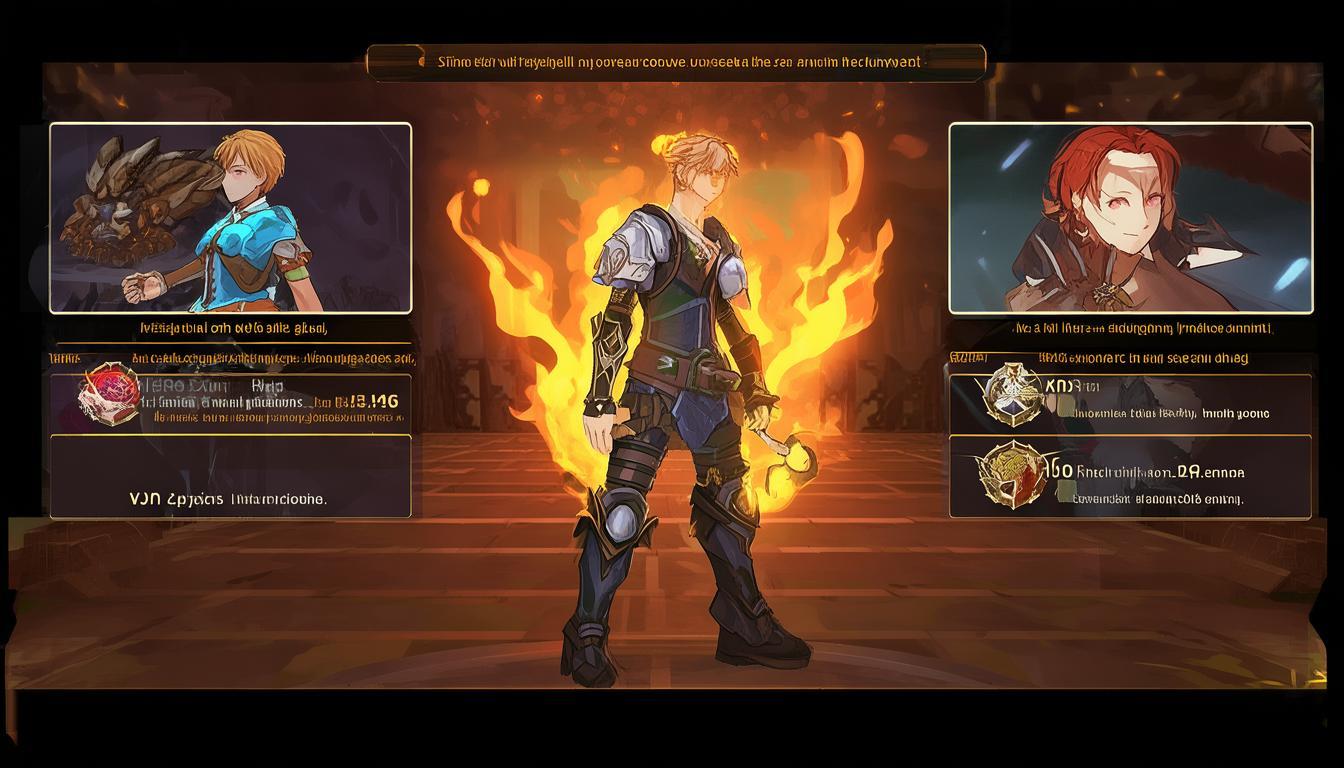Select the blond hero portrait in blue armor
Screen dimensions: 1344x768
coord(230,218)
